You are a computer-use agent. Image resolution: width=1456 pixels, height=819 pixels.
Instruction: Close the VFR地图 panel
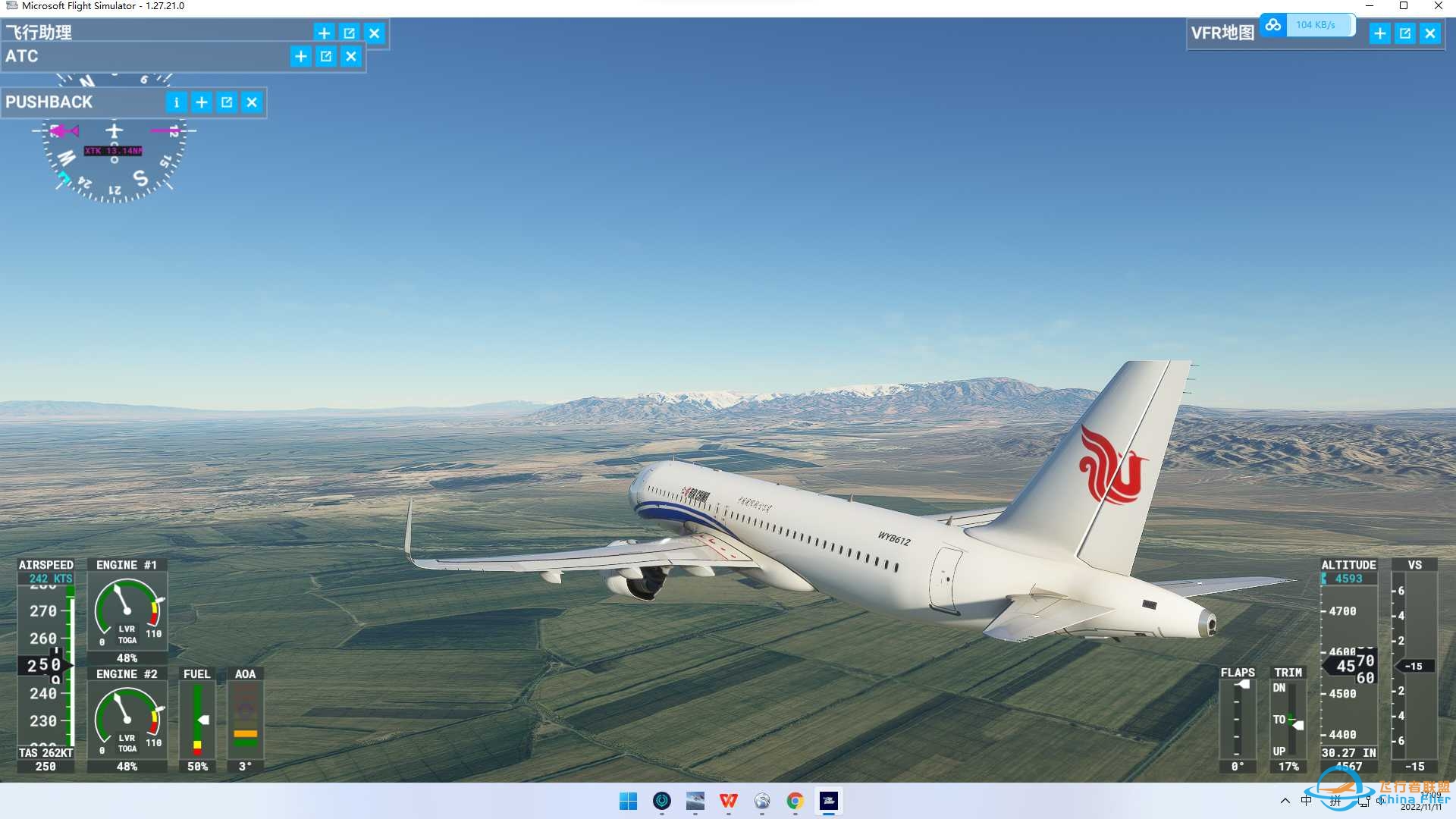[x=1430, y=33]
